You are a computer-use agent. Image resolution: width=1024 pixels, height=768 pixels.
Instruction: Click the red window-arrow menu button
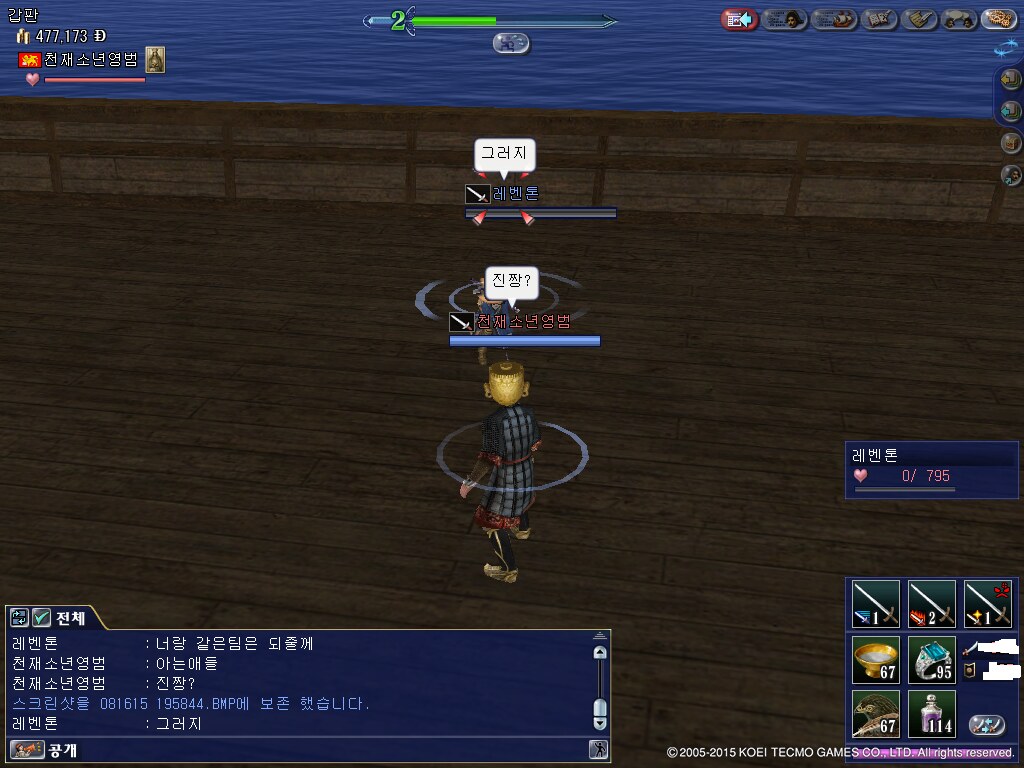[x=740, y=19]
